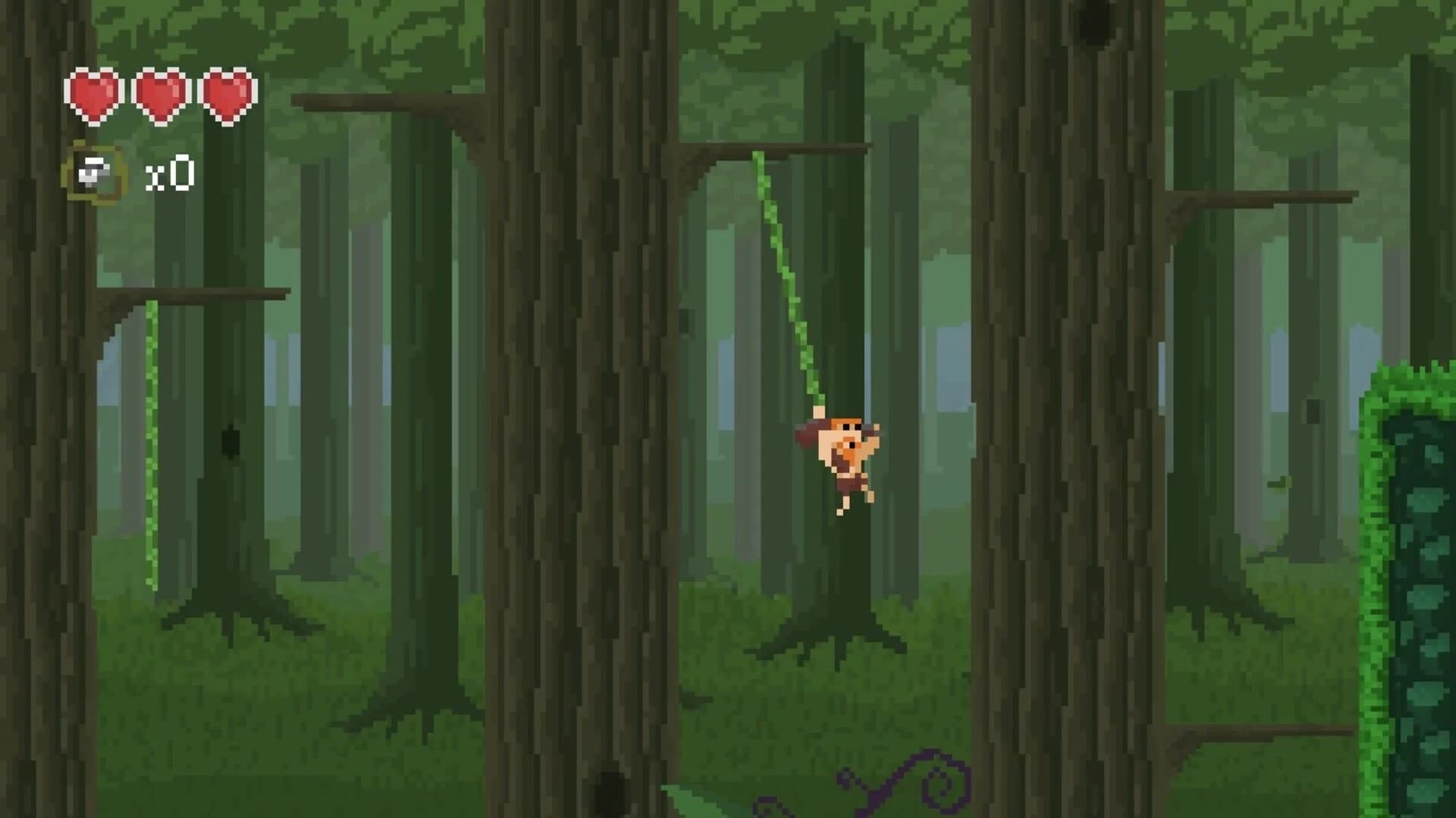Screen dimensions: 1456x818
Task: Click the falling leaf near the right trunk
Action: (1279, 482)
